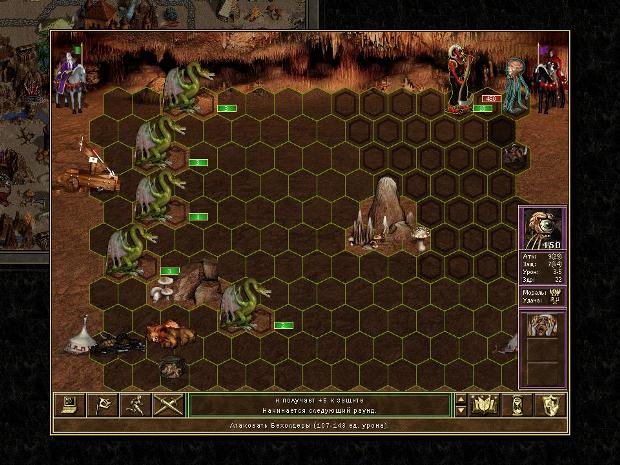The height and width of the screenshot is (465, 620).
Task: Toggle auto-combat with the crossed swords
Action: (170, 405)
